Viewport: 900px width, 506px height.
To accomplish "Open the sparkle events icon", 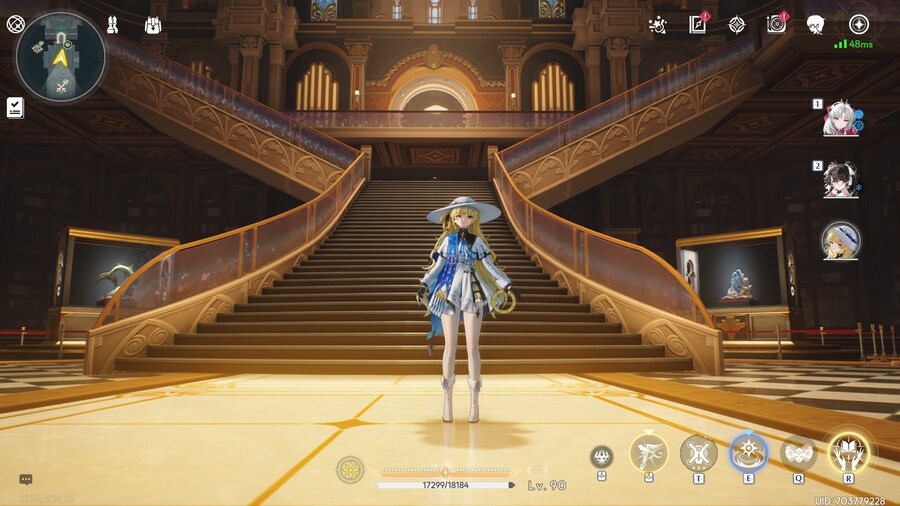I will click(x=657, y=25).
